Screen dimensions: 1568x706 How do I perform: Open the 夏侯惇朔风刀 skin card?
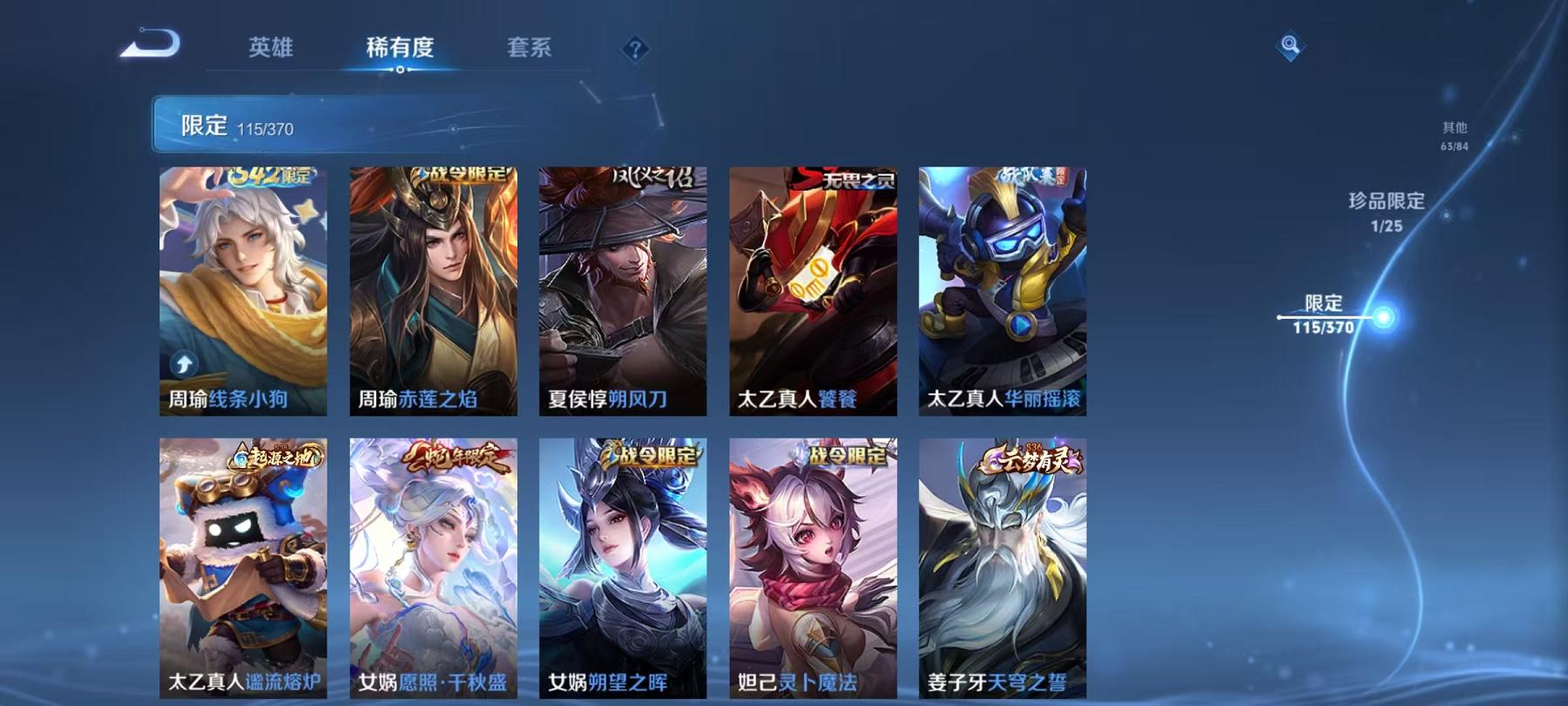coord(622,288)
